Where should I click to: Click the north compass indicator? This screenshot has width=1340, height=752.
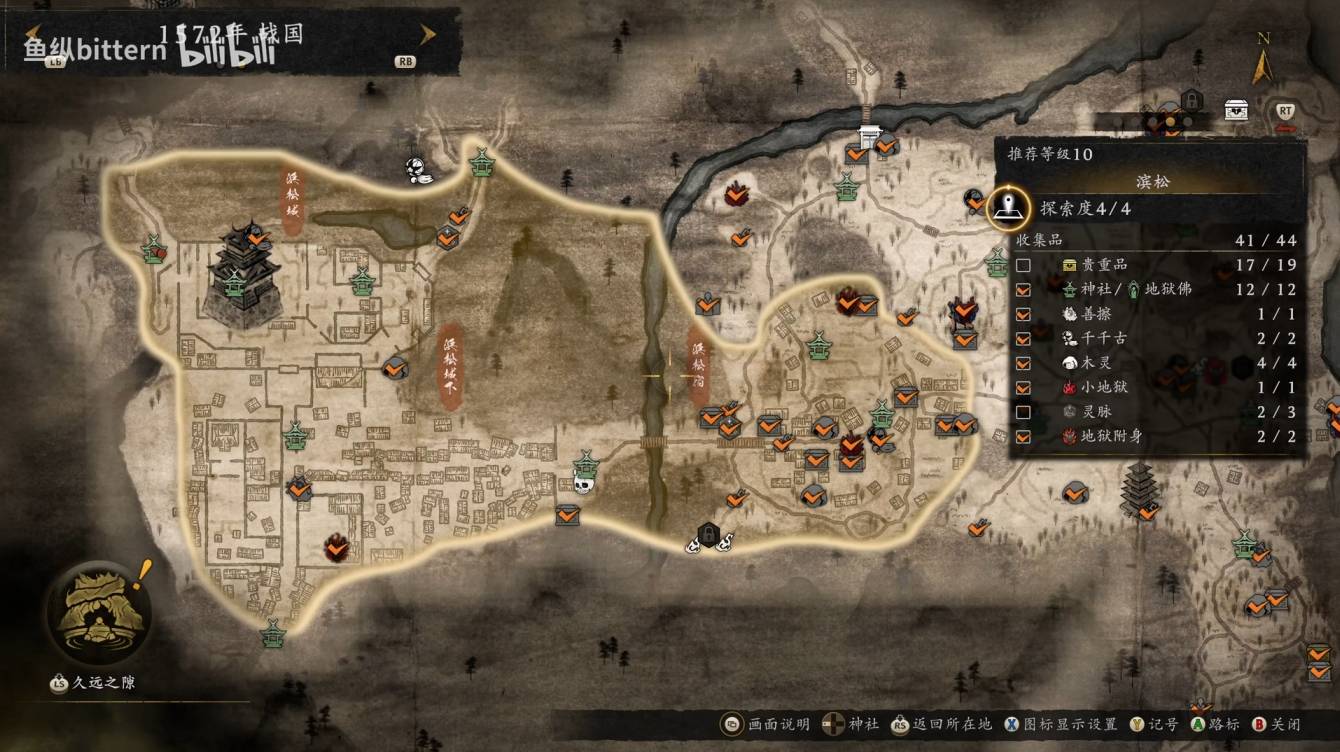(1263, 62)
